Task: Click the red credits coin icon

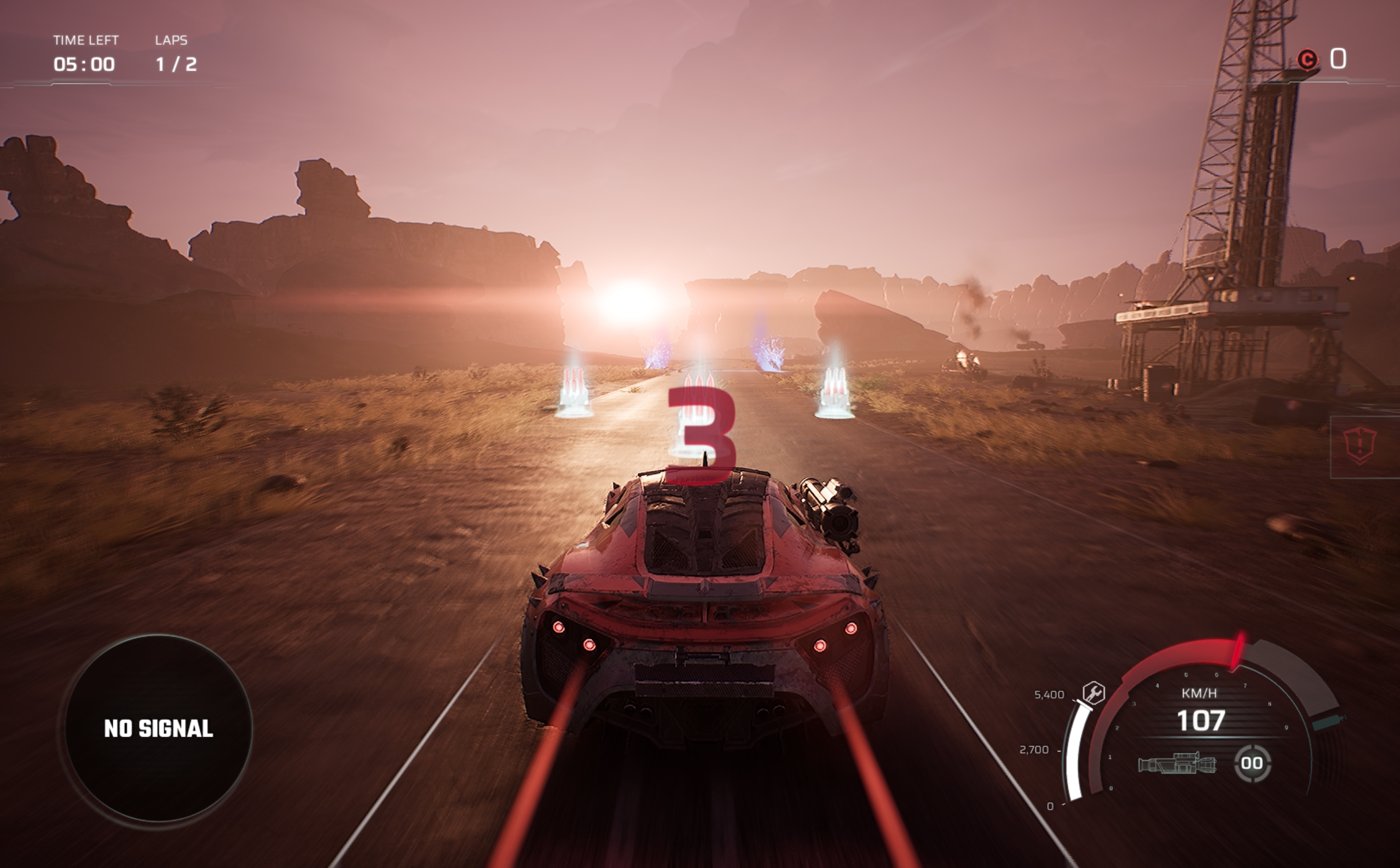Action: (1308, 60)
